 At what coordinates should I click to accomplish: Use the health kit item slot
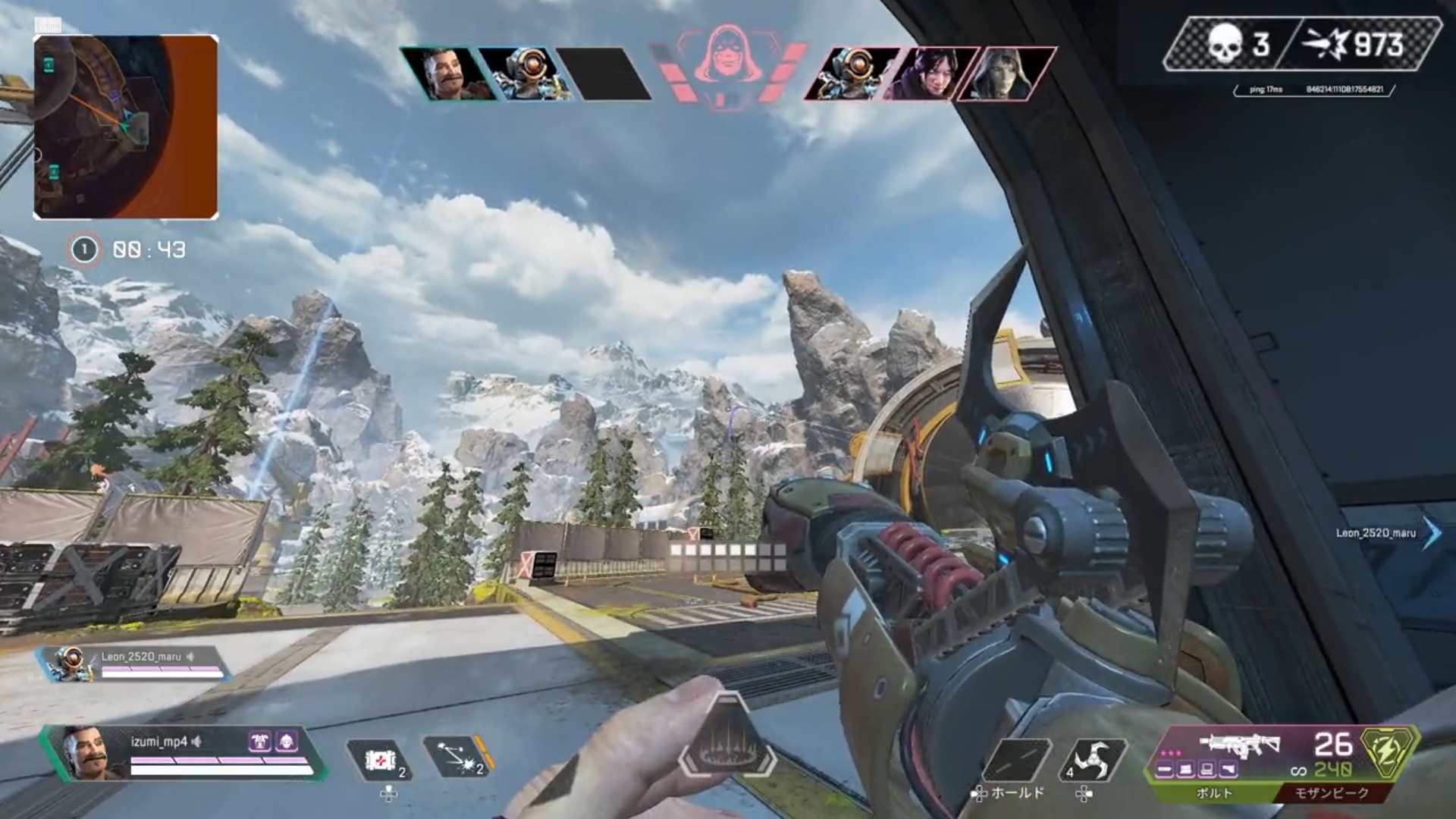[379, 760]
